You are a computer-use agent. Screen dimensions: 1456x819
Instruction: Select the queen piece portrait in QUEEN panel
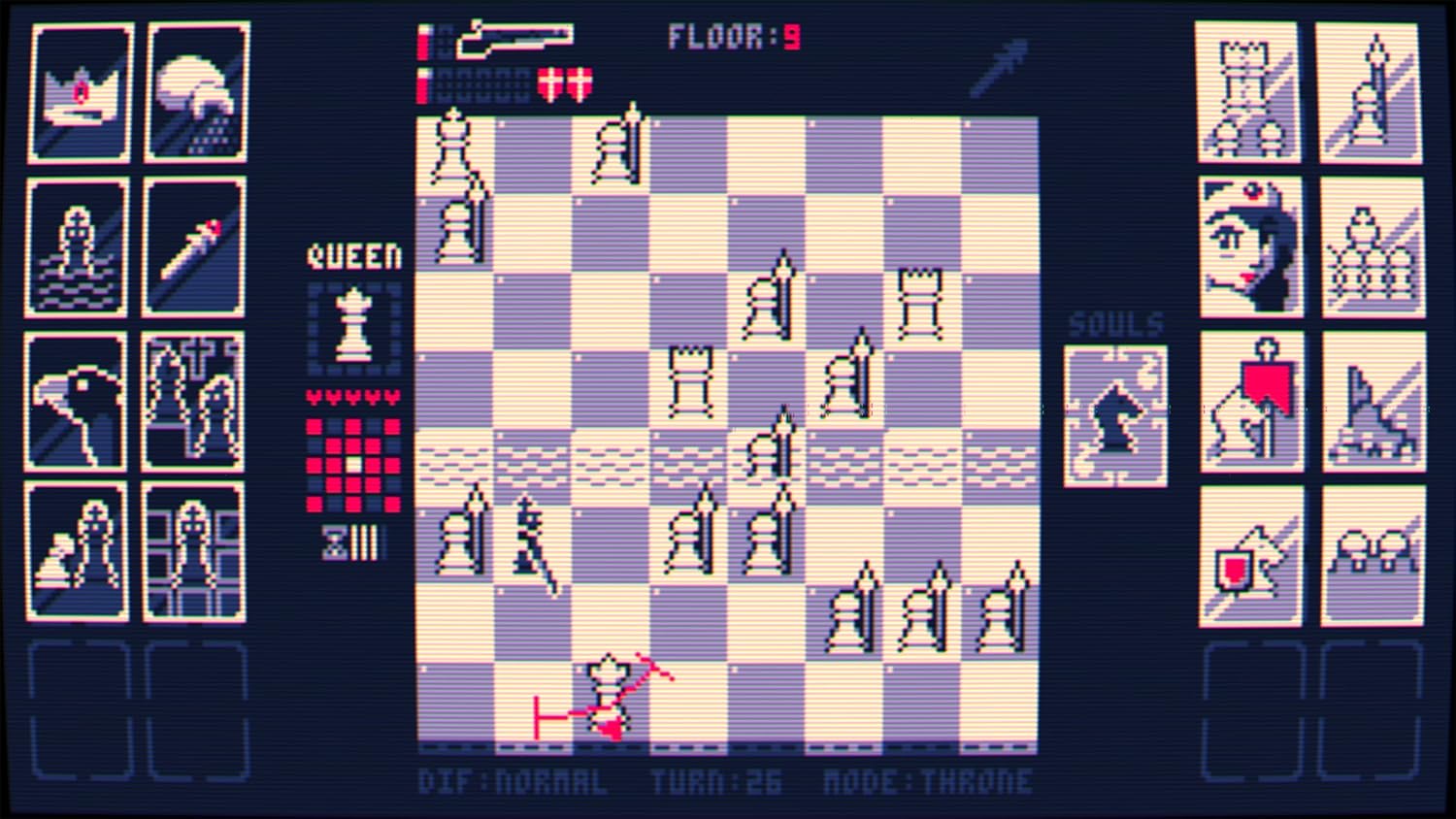[352, 327]
